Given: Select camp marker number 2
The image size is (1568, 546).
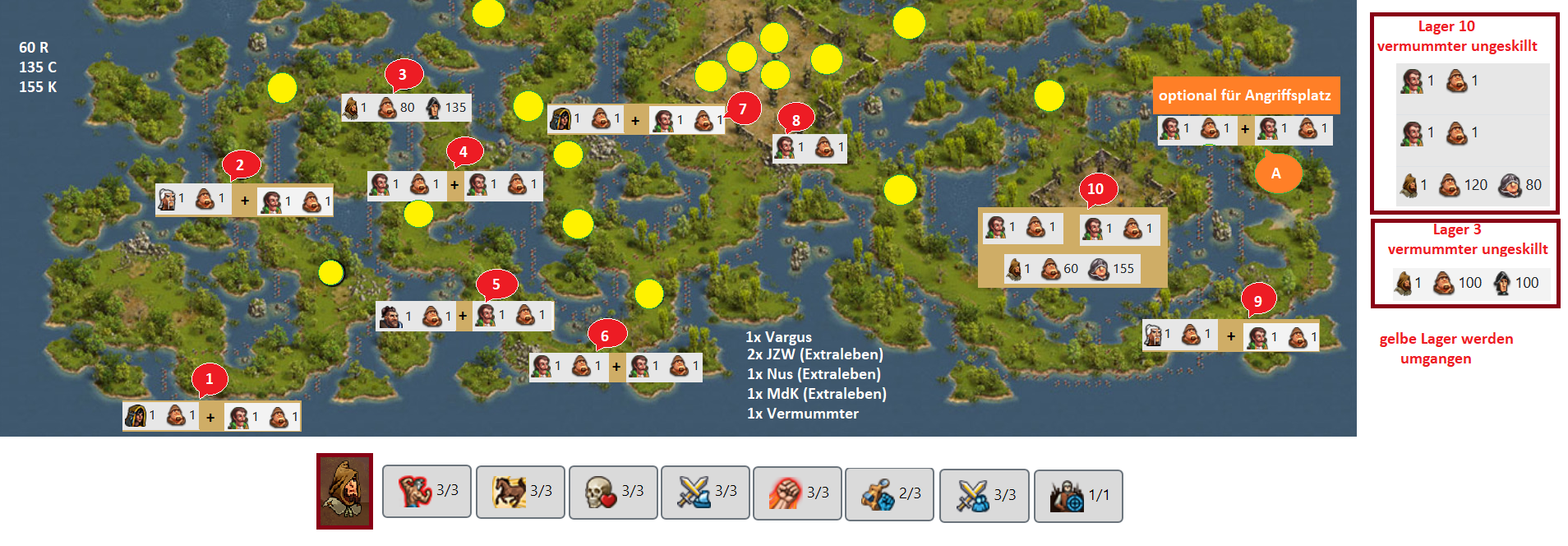Looking at the screenshot, I should pyautogui.click(x=240, y=165).
